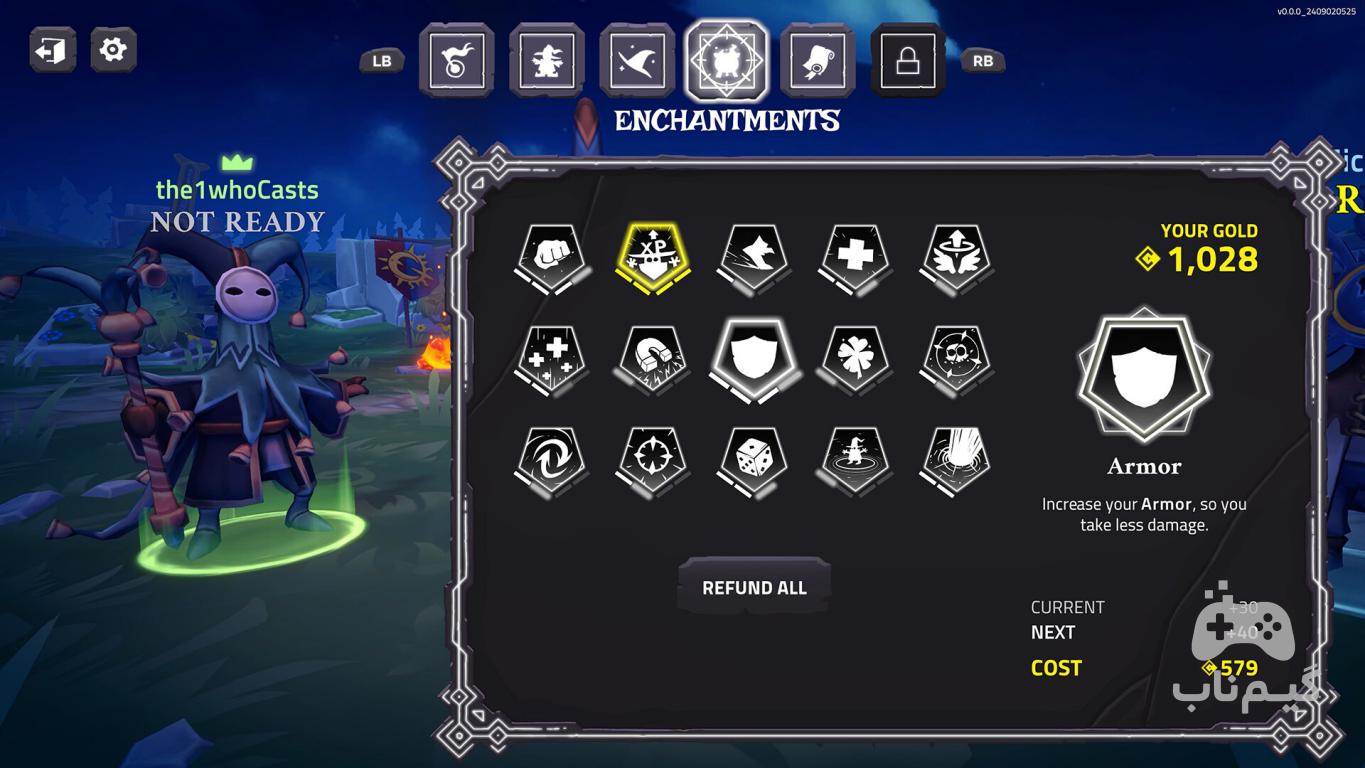Choose the dice reroll enchantment
1365x768 pixels.
tap(754, 459)
